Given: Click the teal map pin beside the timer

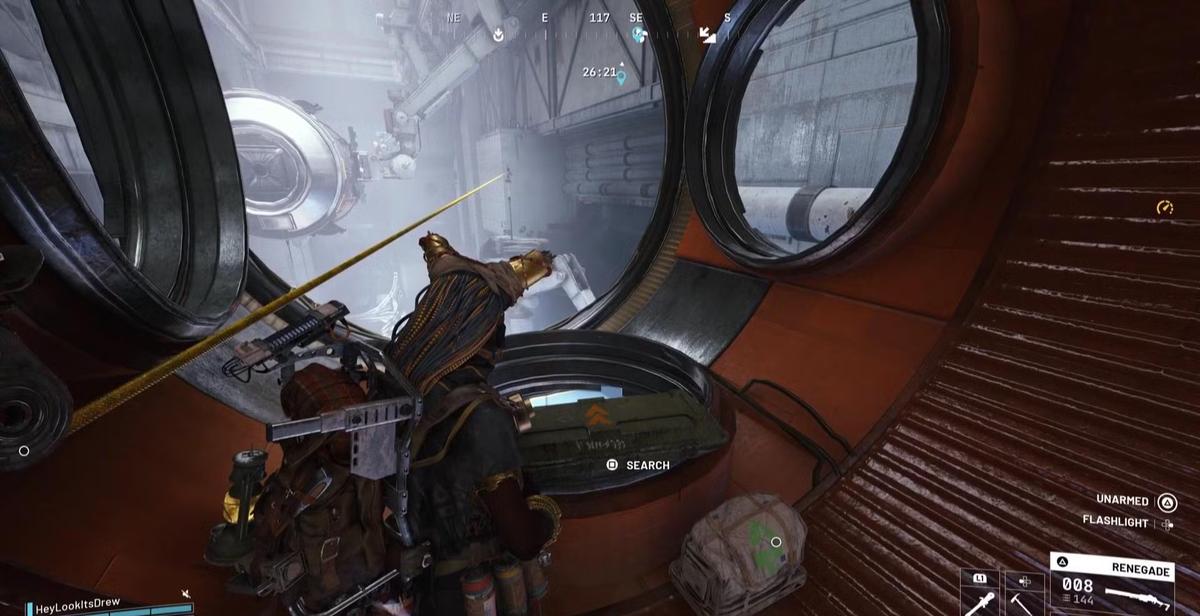Looking at the screenshot, I should [x=621, y=76].
